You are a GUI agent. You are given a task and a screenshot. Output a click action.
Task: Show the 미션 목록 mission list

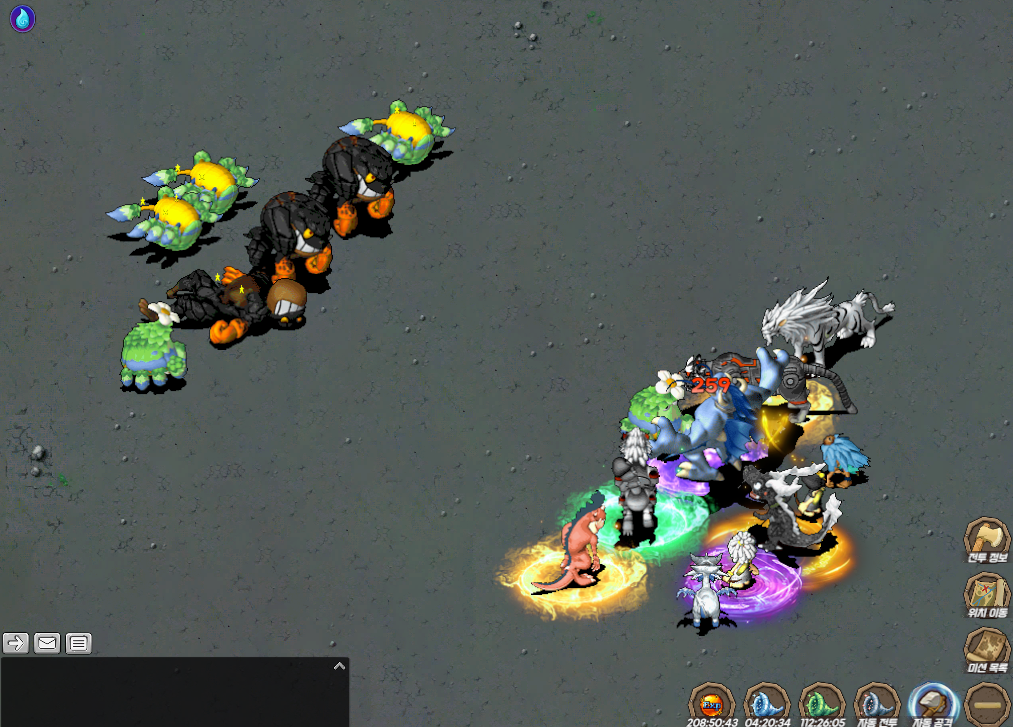[986, 650]
